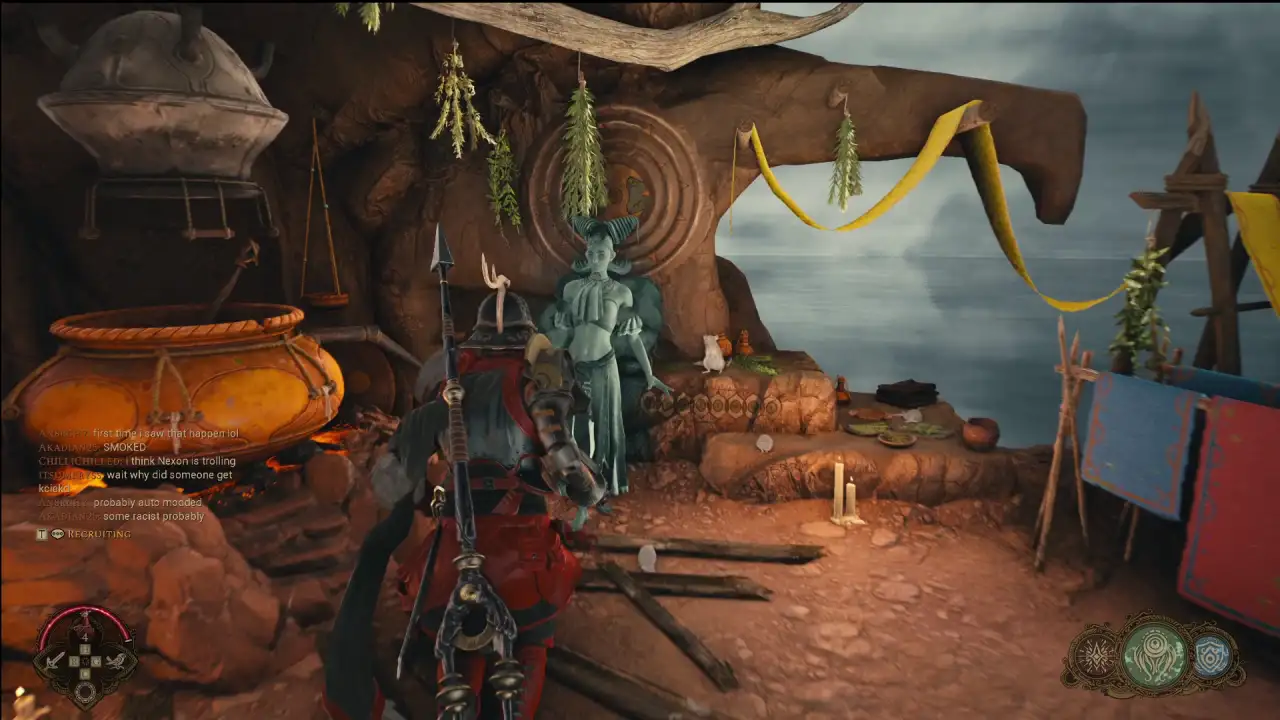
Task: Select the sword icon on quick wheel
Action: point(55,661)
